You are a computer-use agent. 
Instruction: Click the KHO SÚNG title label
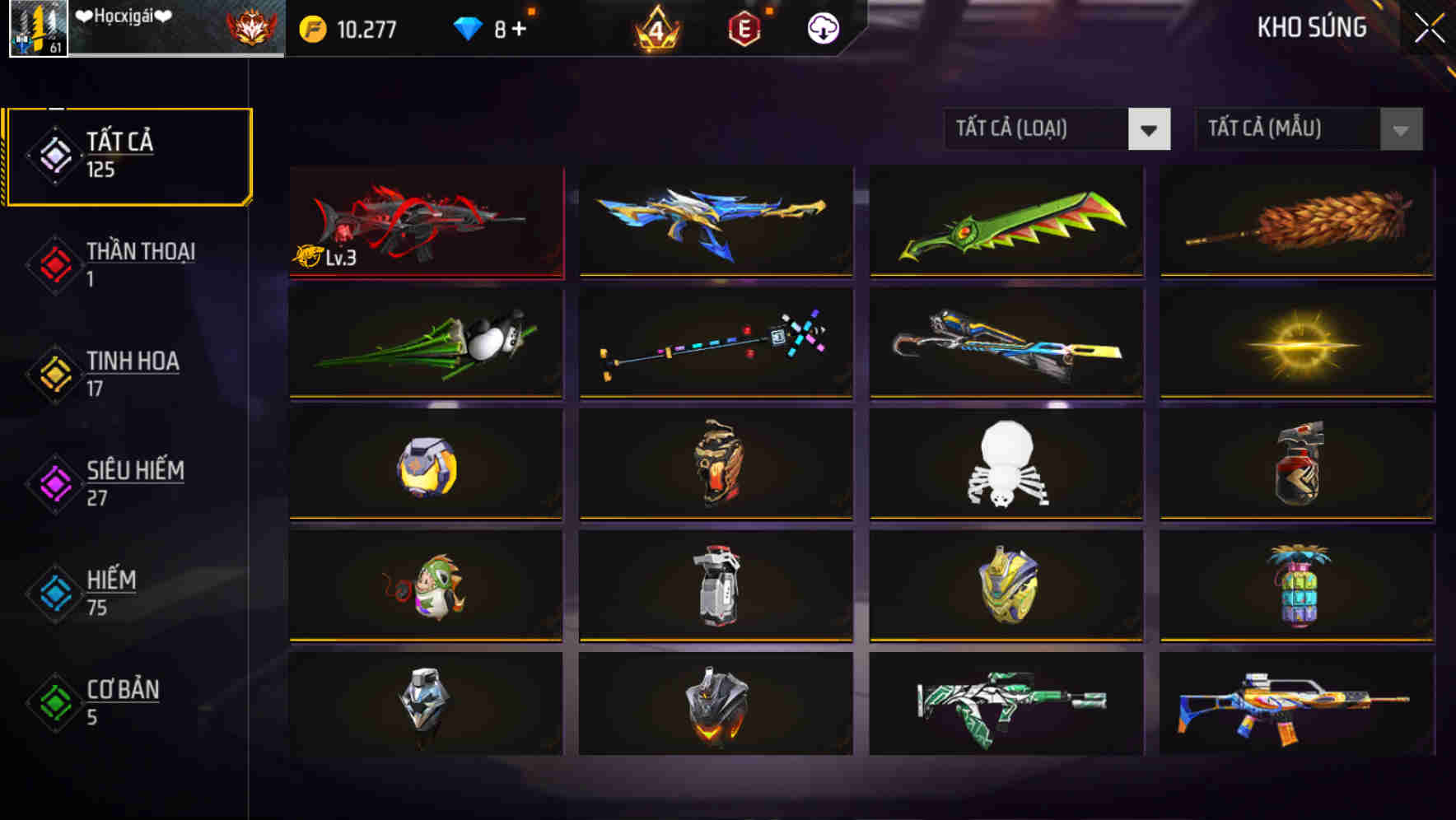(1312, 27)
